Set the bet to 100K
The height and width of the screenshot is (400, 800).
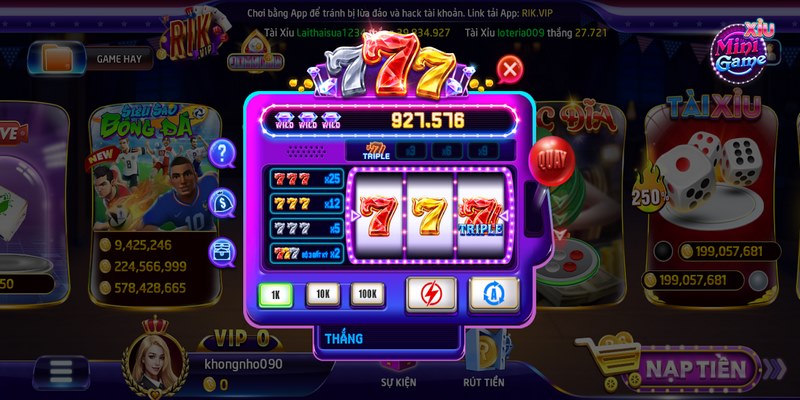[x=366, y=295]
